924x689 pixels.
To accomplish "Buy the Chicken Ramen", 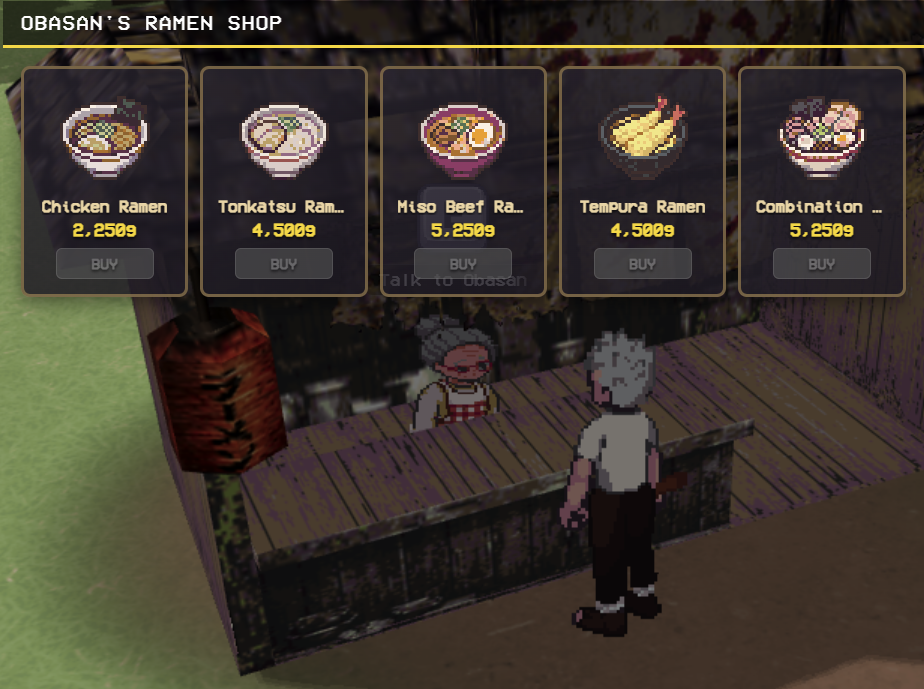I will click(x=105, y=264).
